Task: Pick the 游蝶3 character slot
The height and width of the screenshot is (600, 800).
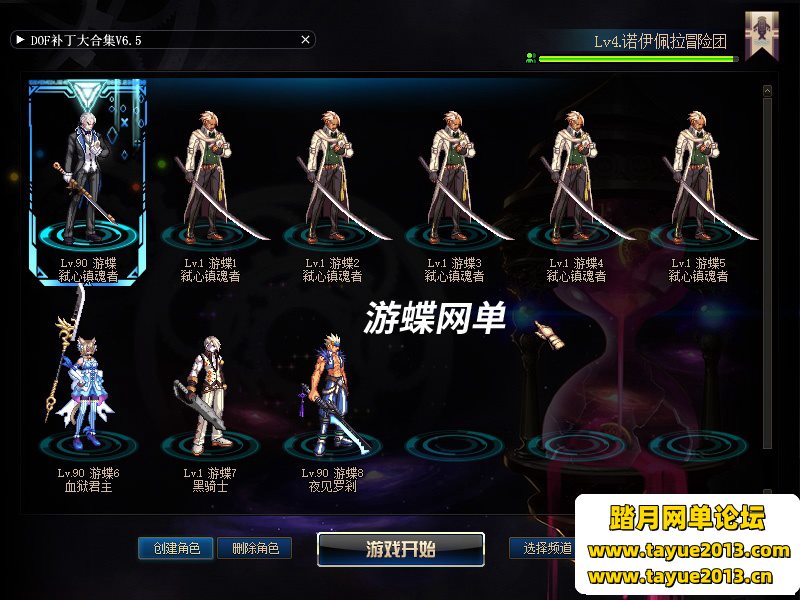Action: coord(456,180)
